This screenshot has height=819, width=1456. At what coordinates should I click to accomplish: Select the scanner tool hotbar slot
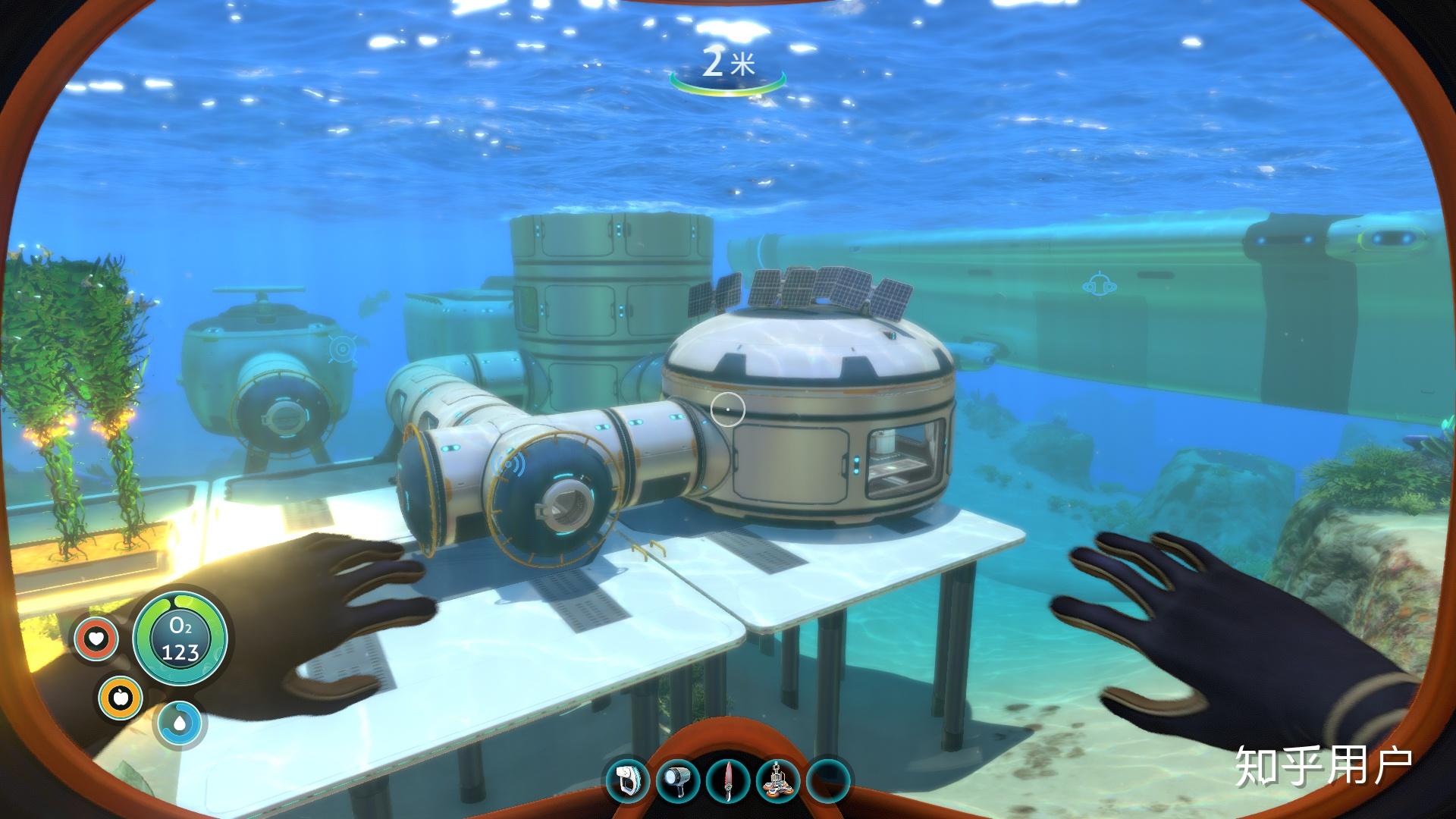628,780
